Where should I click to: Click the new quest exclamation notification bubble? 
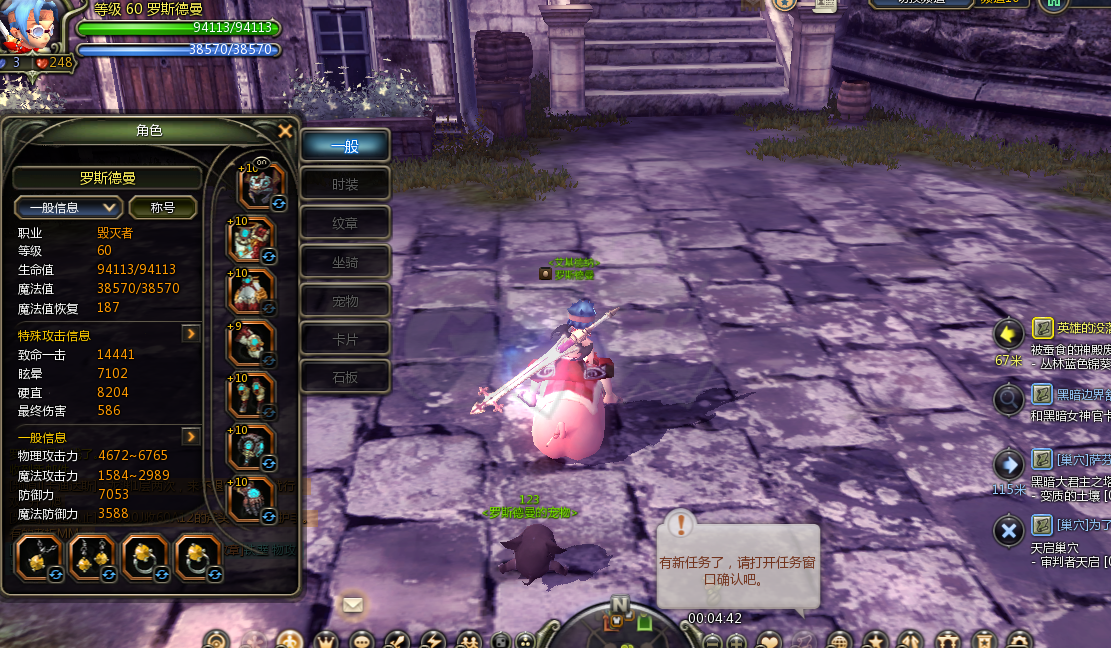pyautogui.click(x=681, y=524)
